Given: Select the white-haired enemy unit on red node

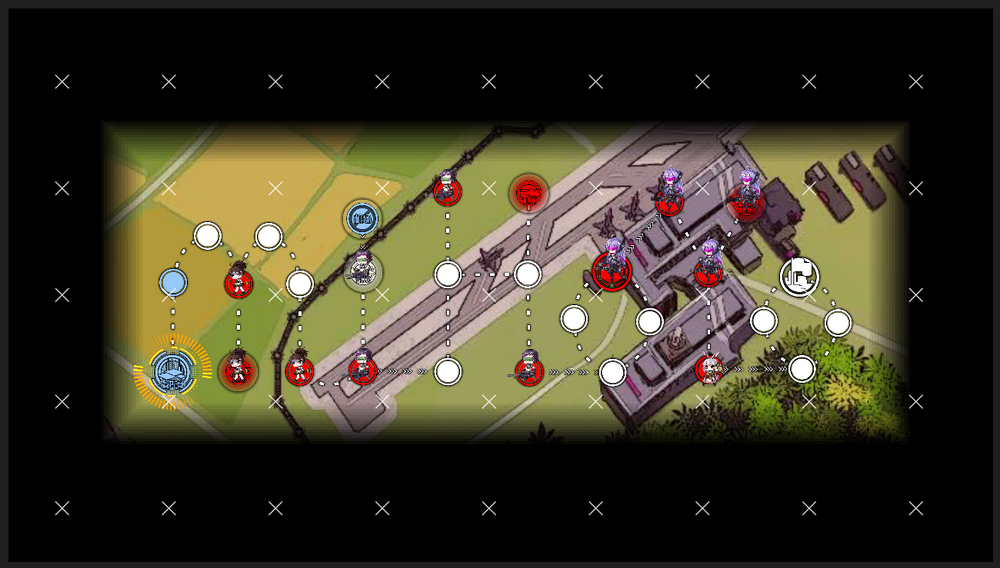Looking at the screenshot, I should 709,370.
